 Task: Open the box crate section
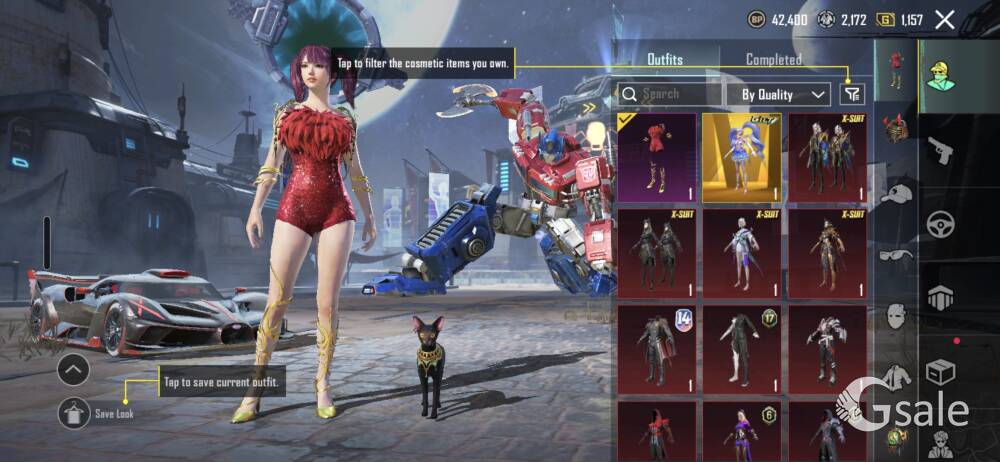click(939, 372)
